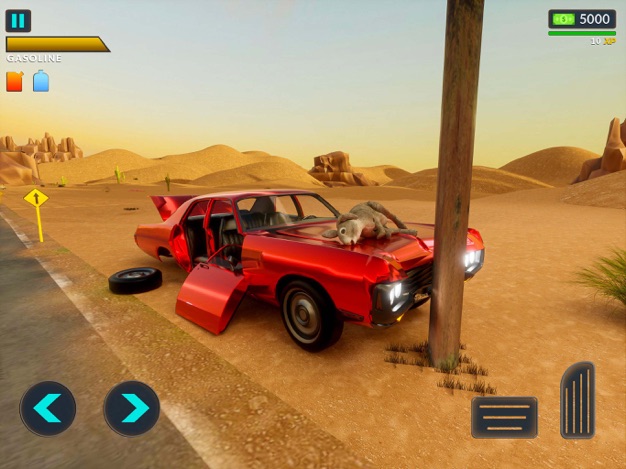
Task: Steer left with the left arrow button
Action: point(48,408)
